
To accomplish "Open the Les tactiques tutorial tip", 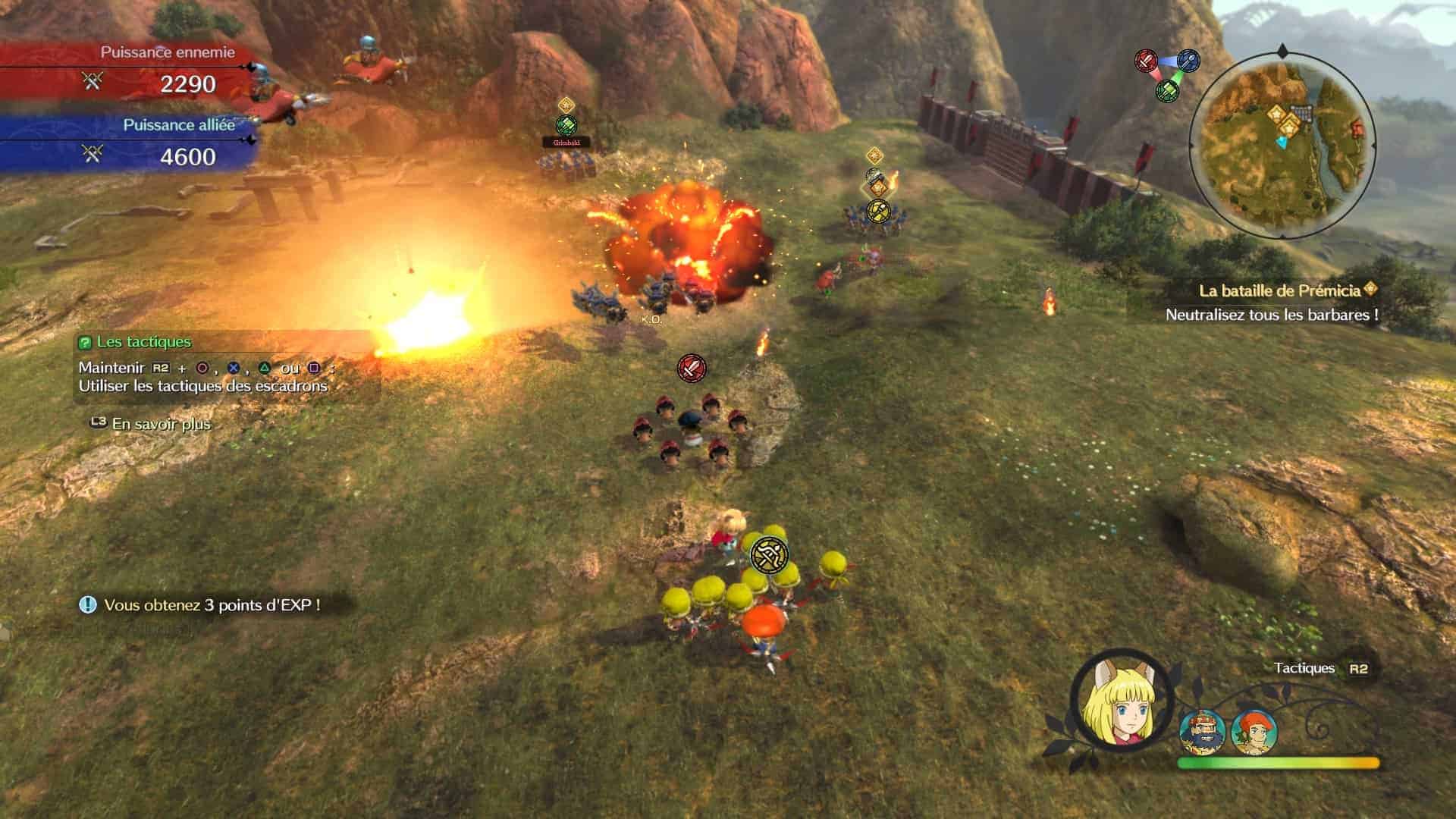I will coord(144,342).
